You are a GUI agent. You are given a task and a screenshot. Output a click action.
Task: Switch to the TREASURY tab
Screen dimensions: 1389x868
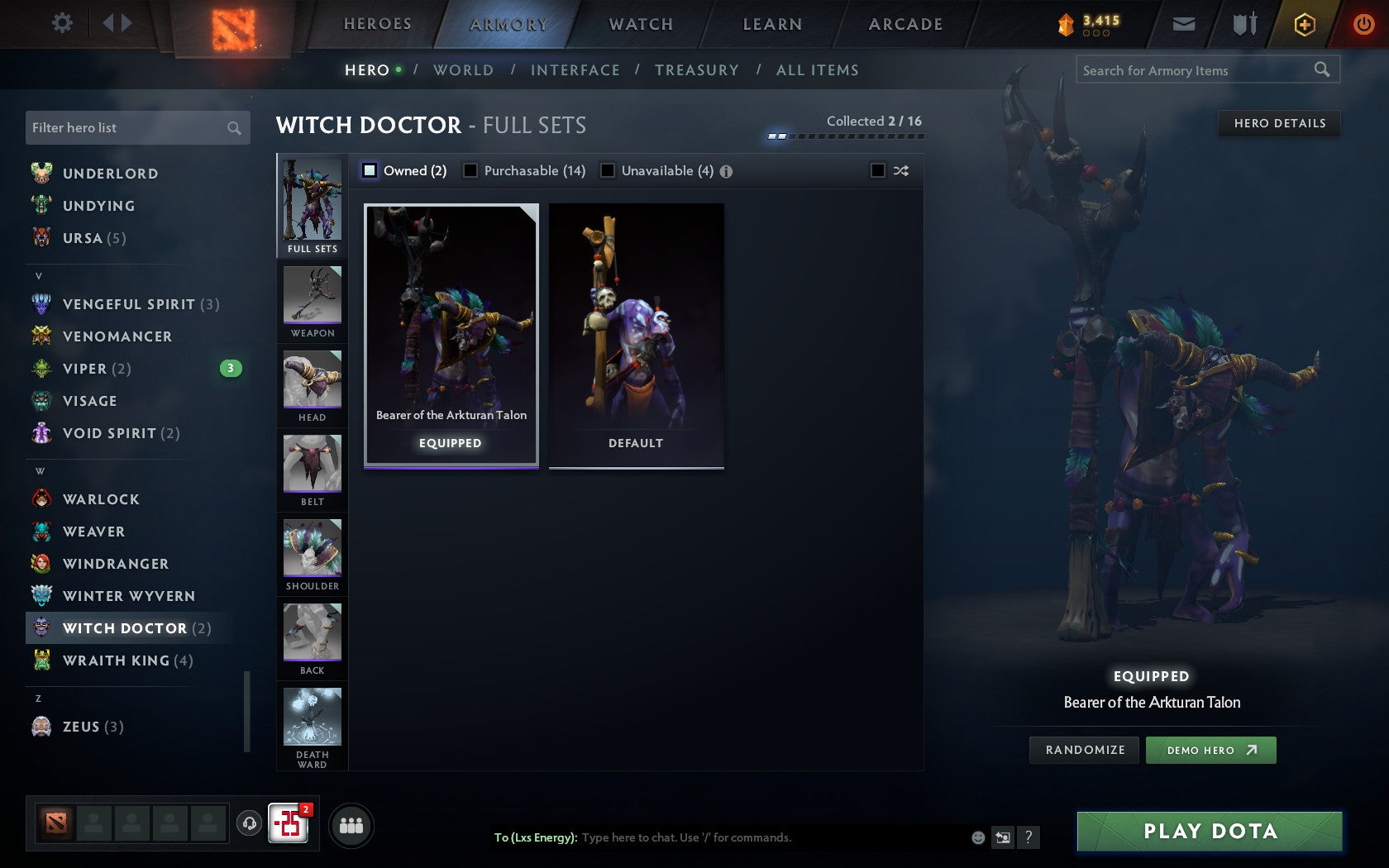[697, 70]
